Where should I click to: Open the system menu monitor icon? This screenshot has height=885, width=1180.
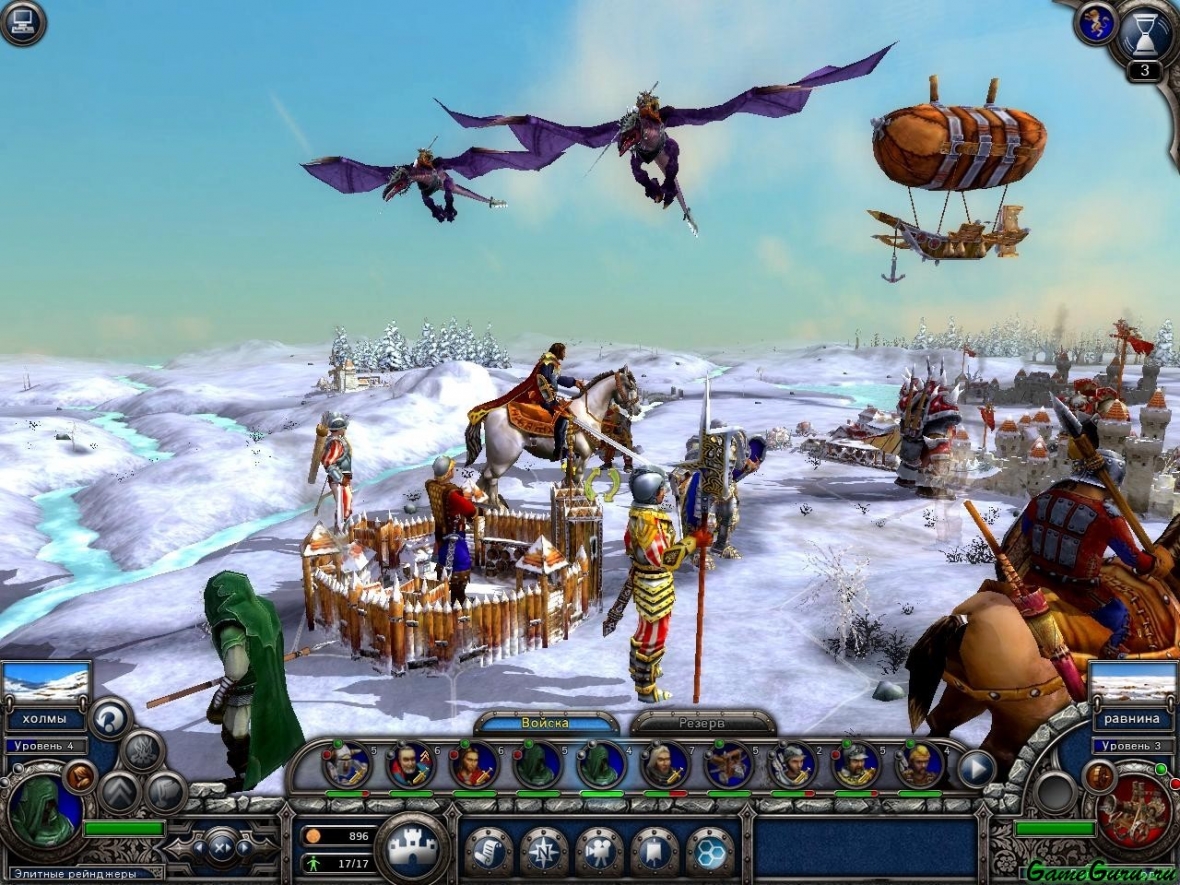[22, 22]
